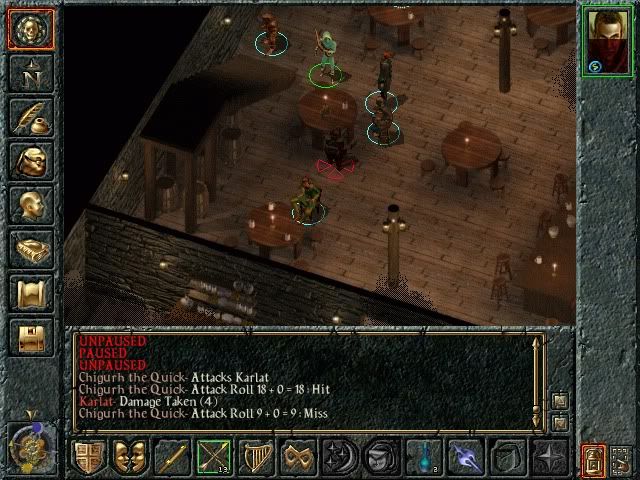
Task: Open the inventory screen
Action: coord(30,160)
